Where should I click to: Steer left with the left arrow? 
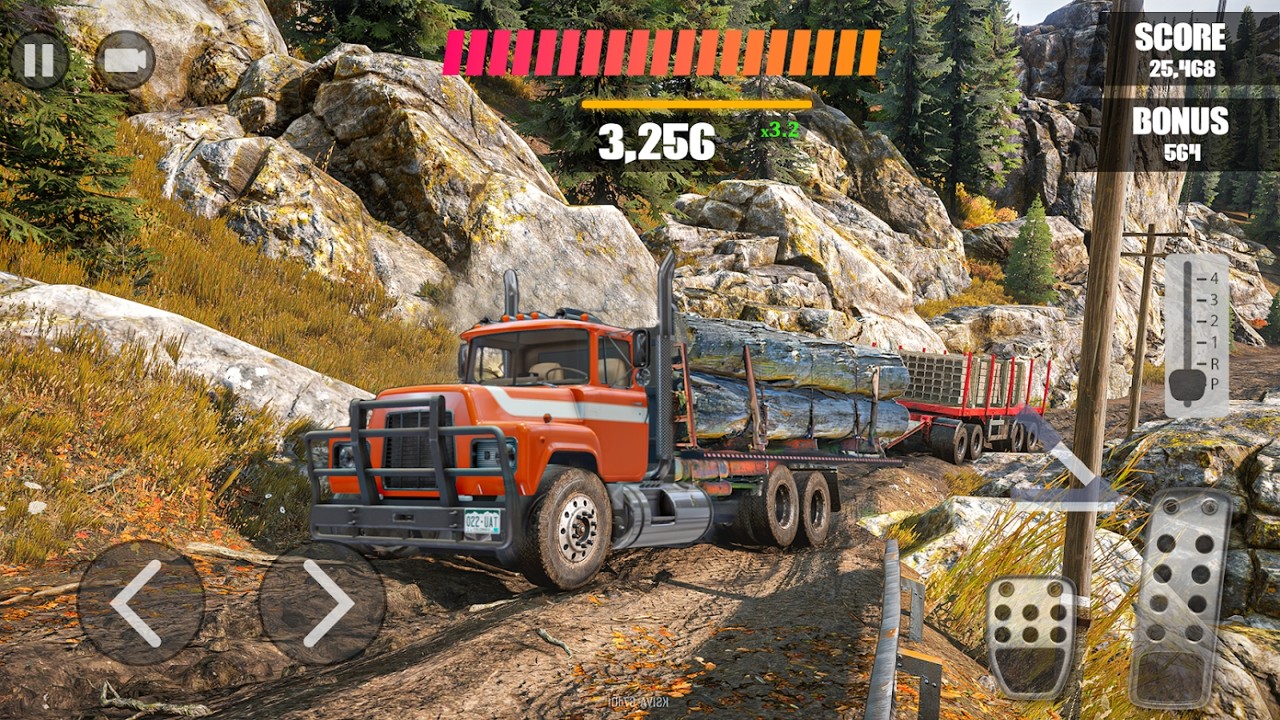pos(140,603)
